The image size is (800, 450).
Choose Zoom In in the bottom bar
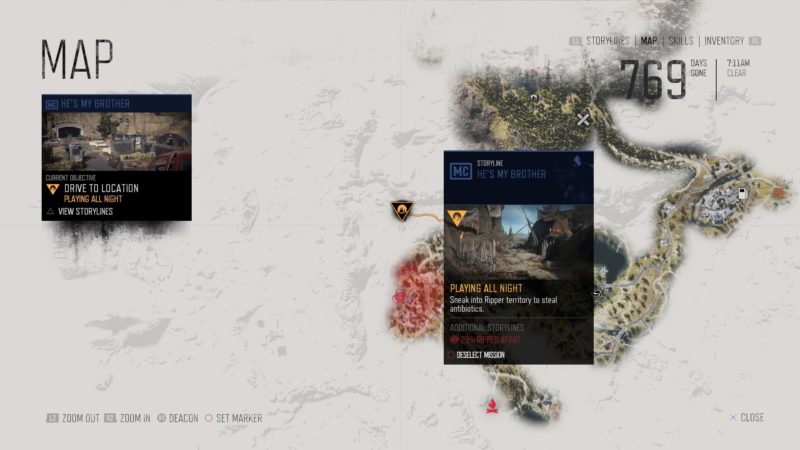point(133,418)
